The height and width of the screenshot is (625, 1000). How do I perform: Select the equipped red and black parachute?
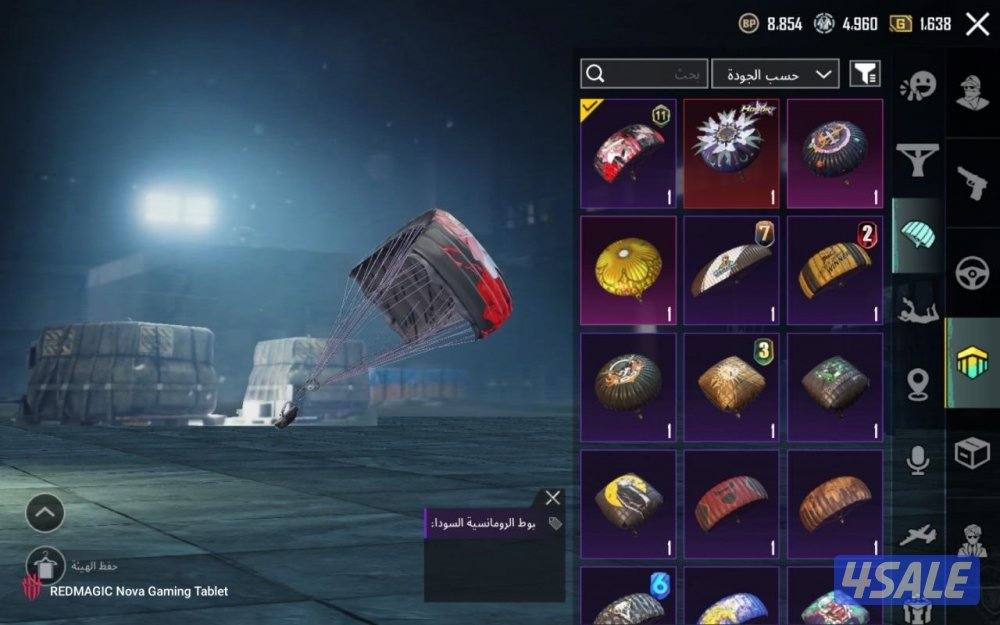coord(628,153)
